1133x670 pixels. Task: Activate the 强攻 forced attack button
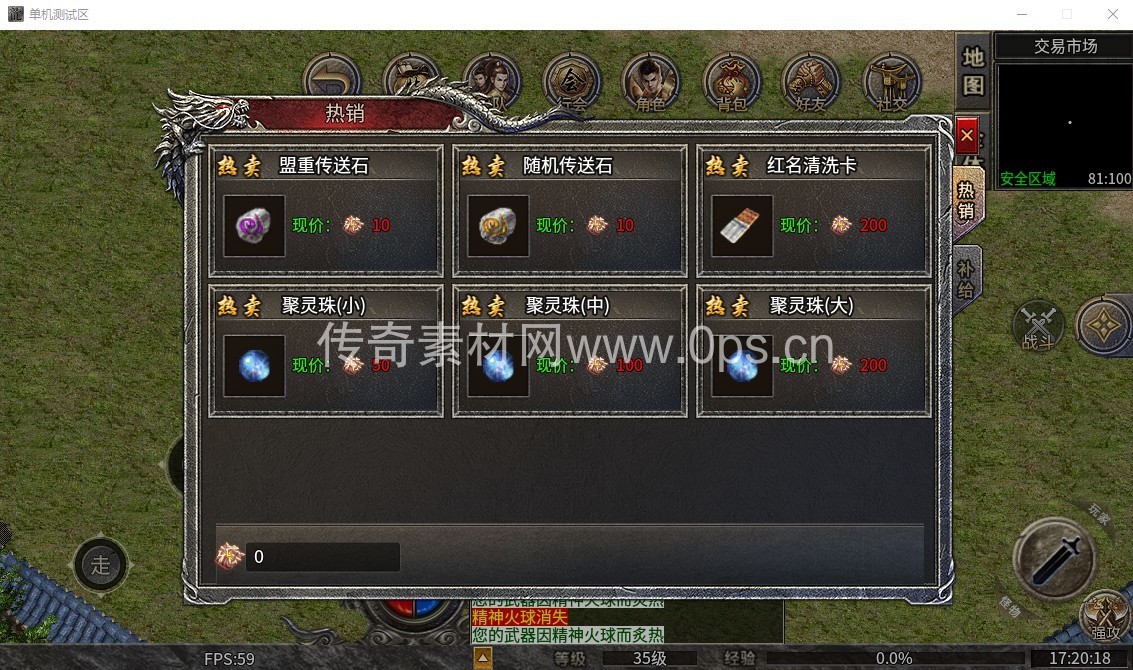[x=1105, y=615]
